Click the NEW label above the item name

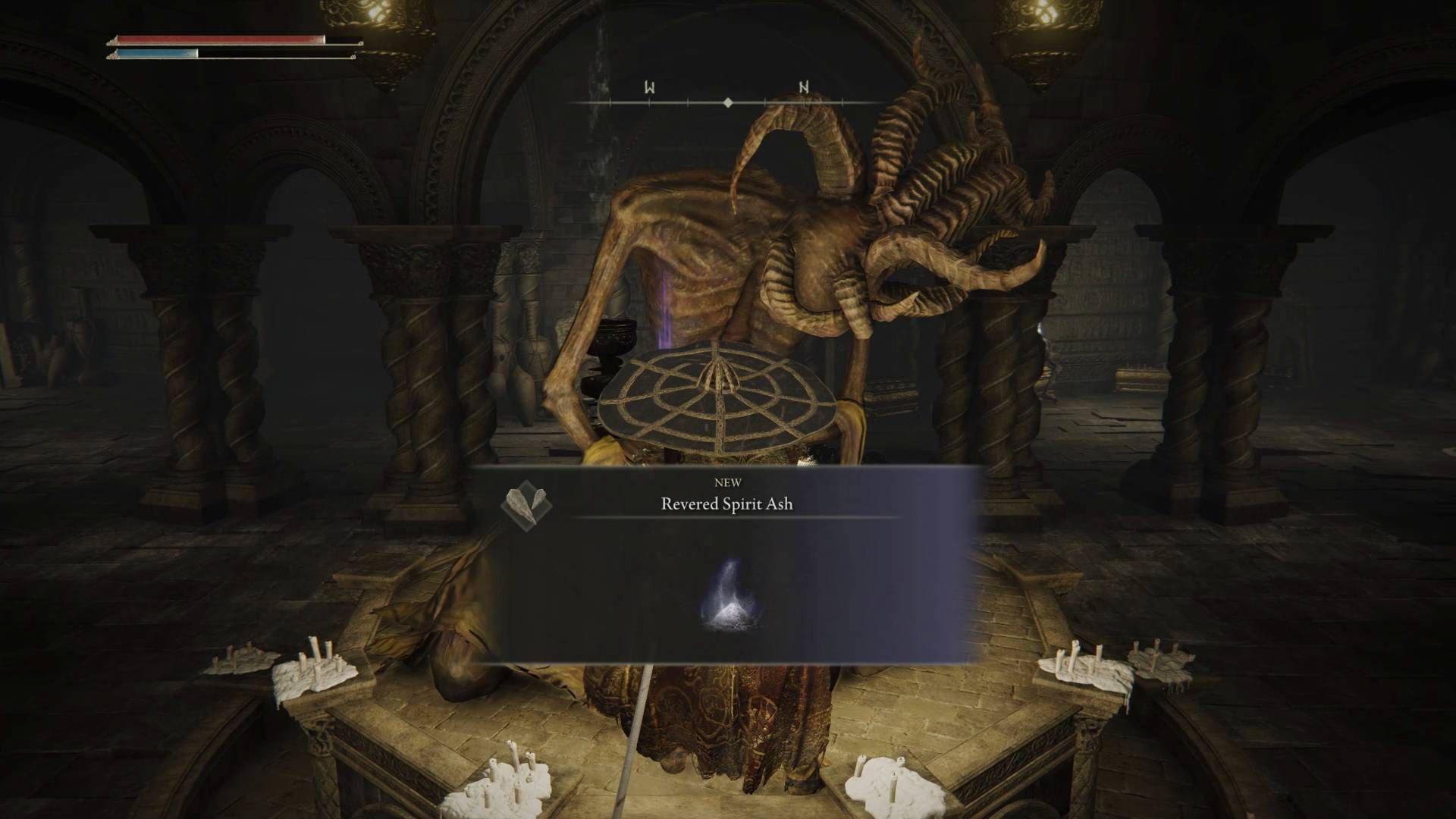pos(728,482)
